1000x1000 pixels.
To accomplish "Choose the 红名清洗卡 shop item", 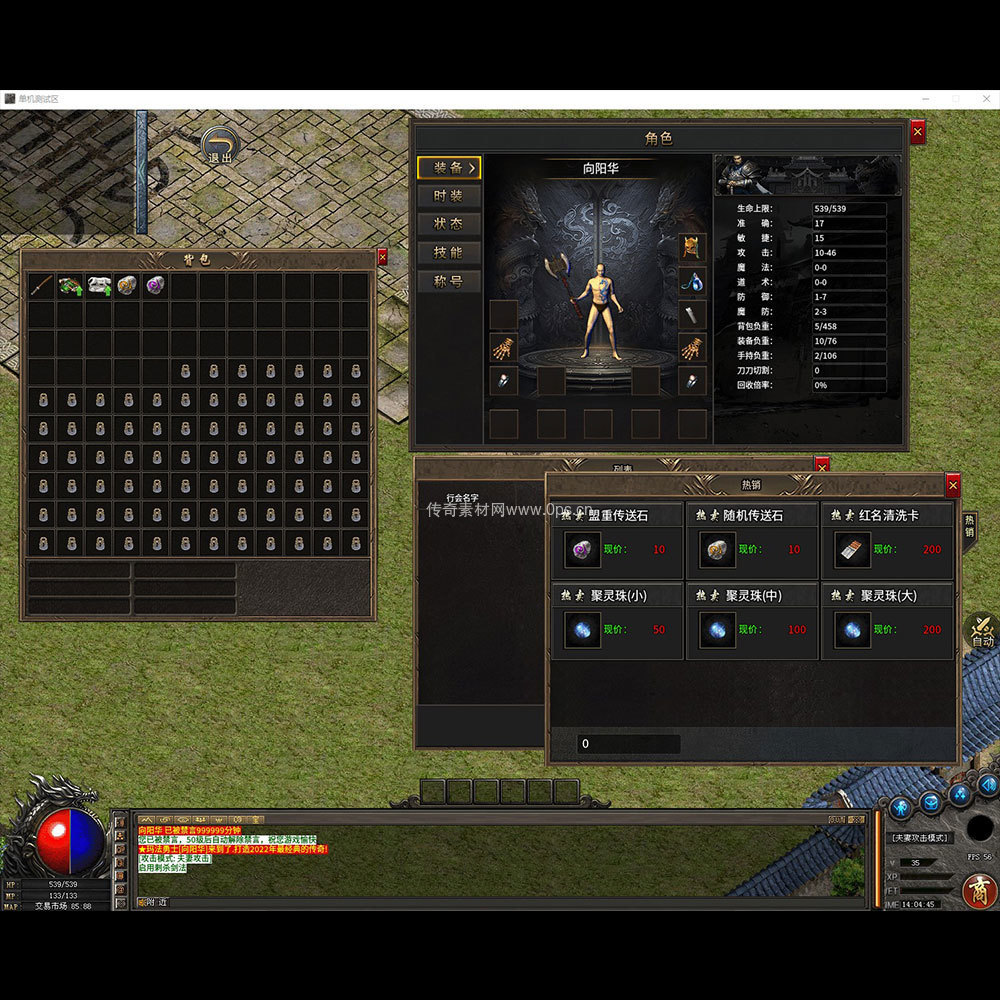I will pos(851,549).
